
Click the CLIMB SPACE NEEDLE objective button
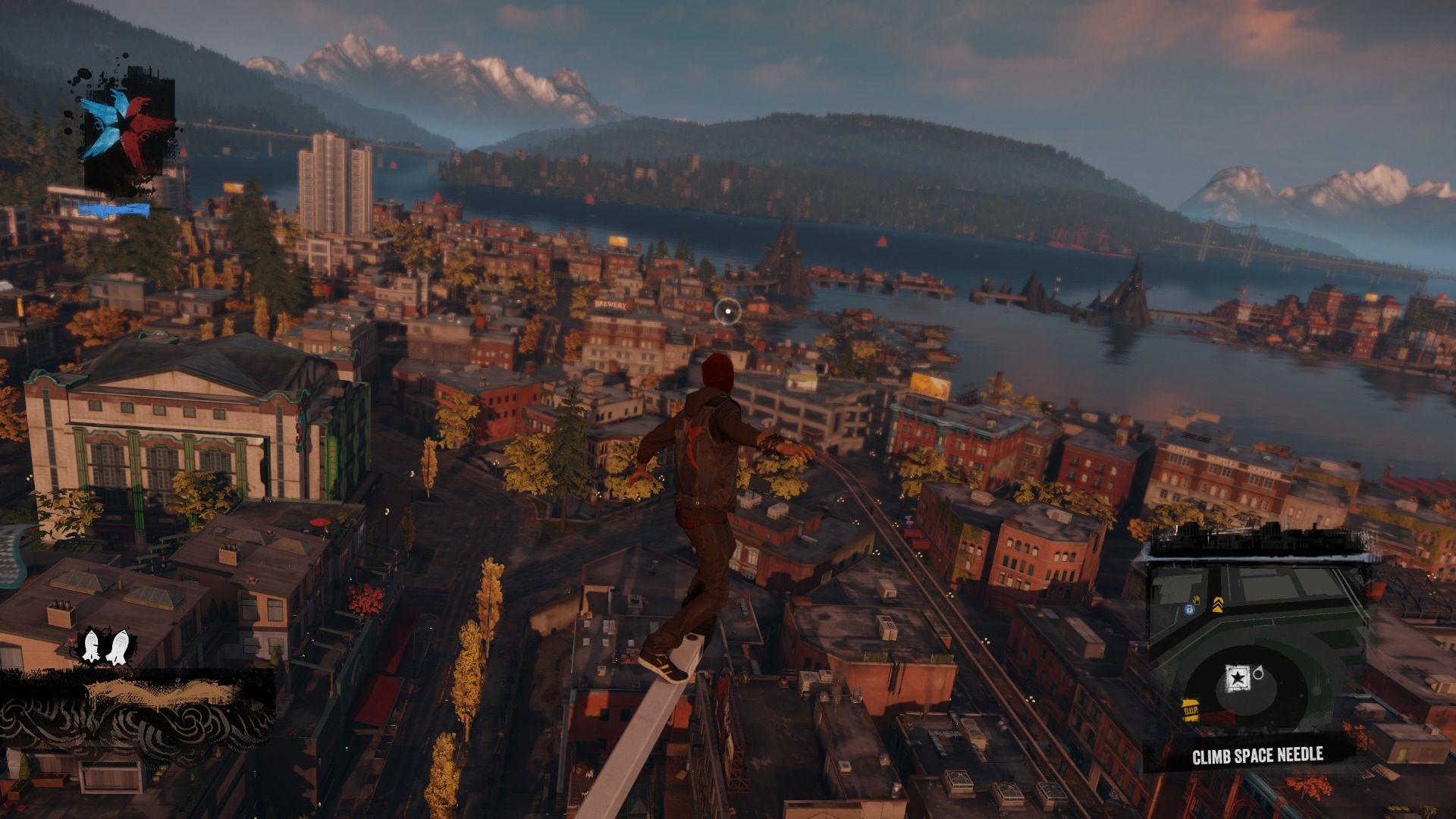click(1257, 755)
